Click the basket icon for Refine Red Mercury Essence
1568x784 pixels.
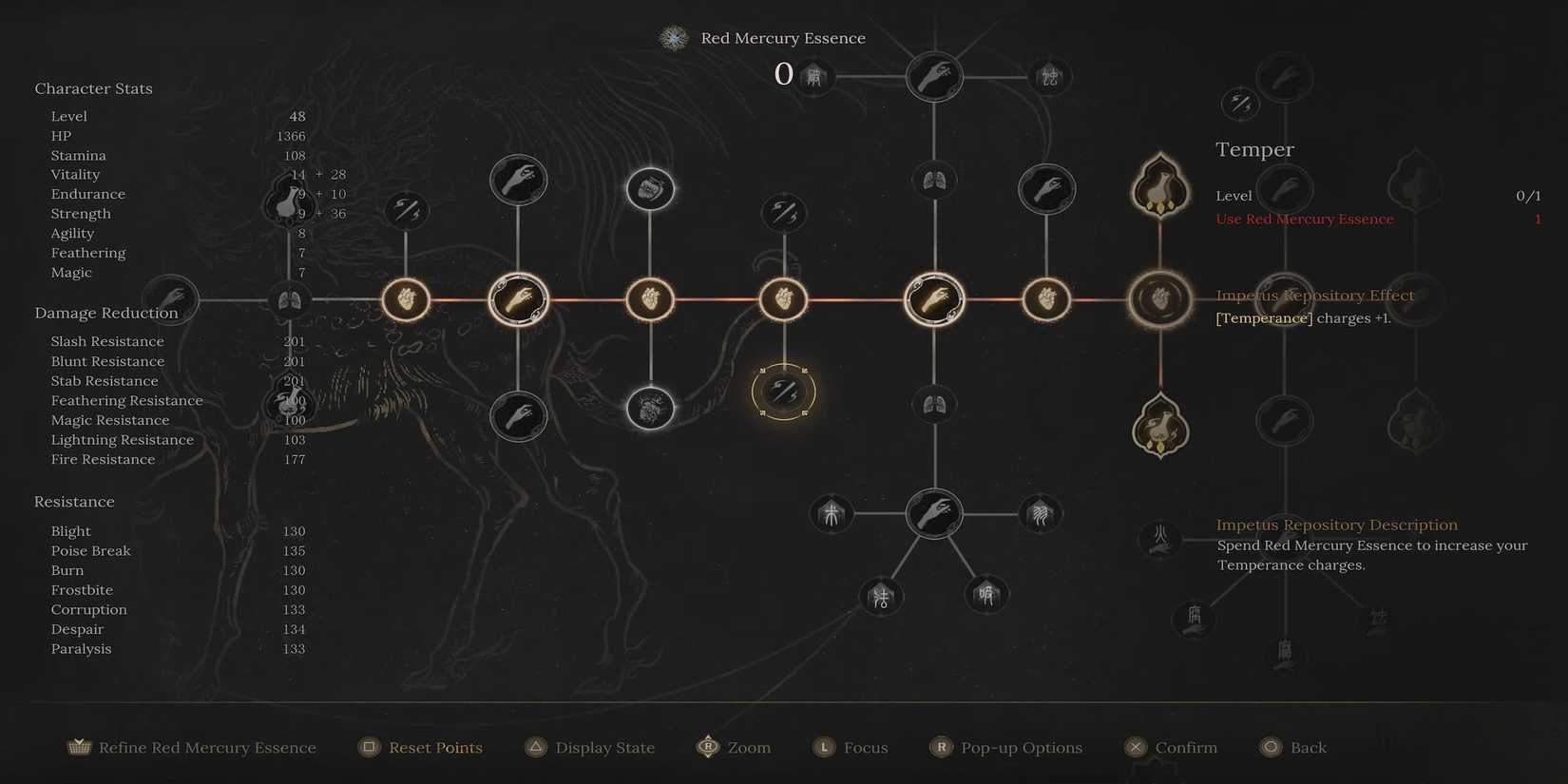coord(78,747)
